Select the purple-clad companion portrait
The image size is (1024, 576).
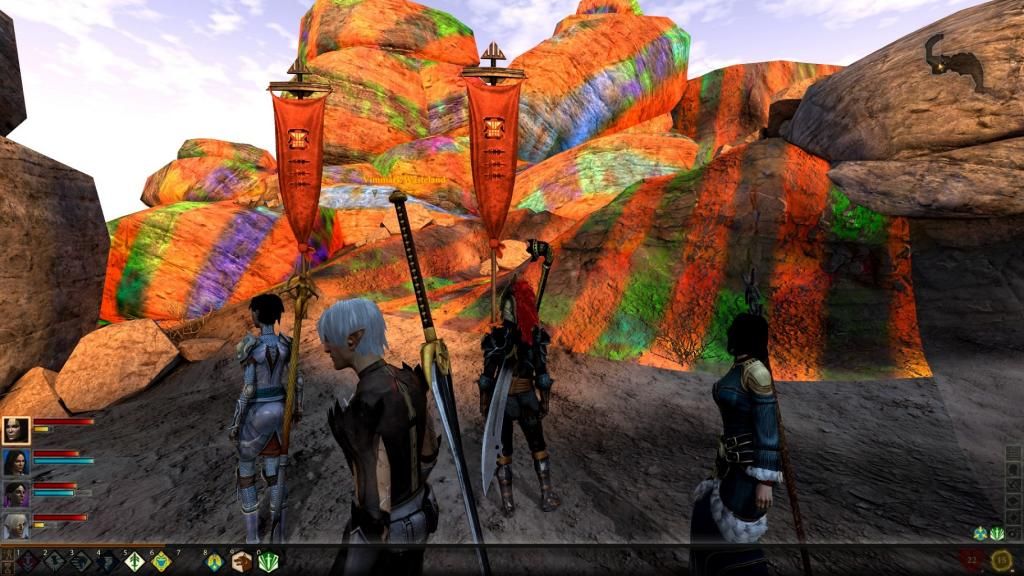click(x=16, y=494)
